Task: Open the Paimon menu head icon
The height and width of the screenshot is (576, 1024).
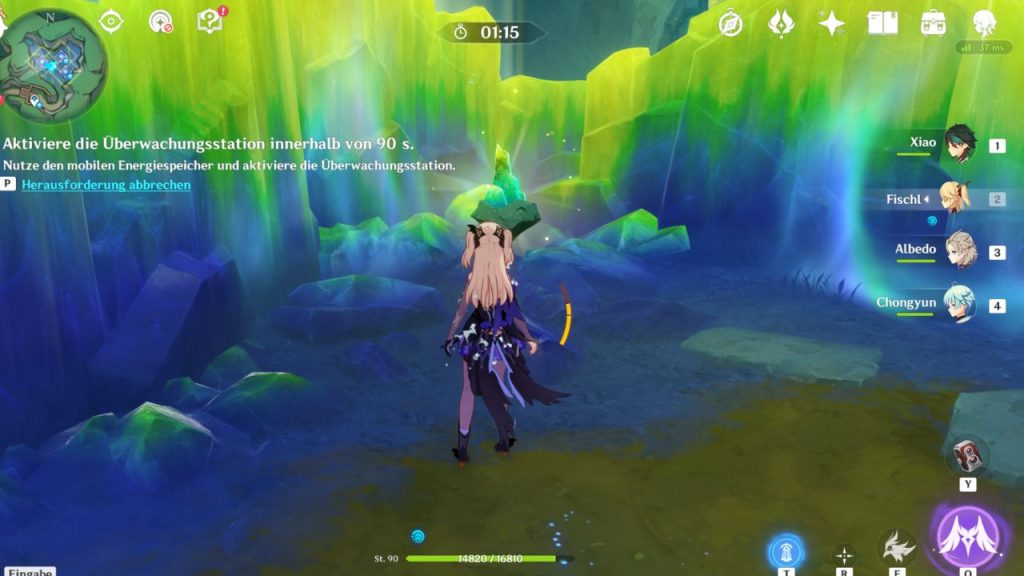Action: (985, 23)
